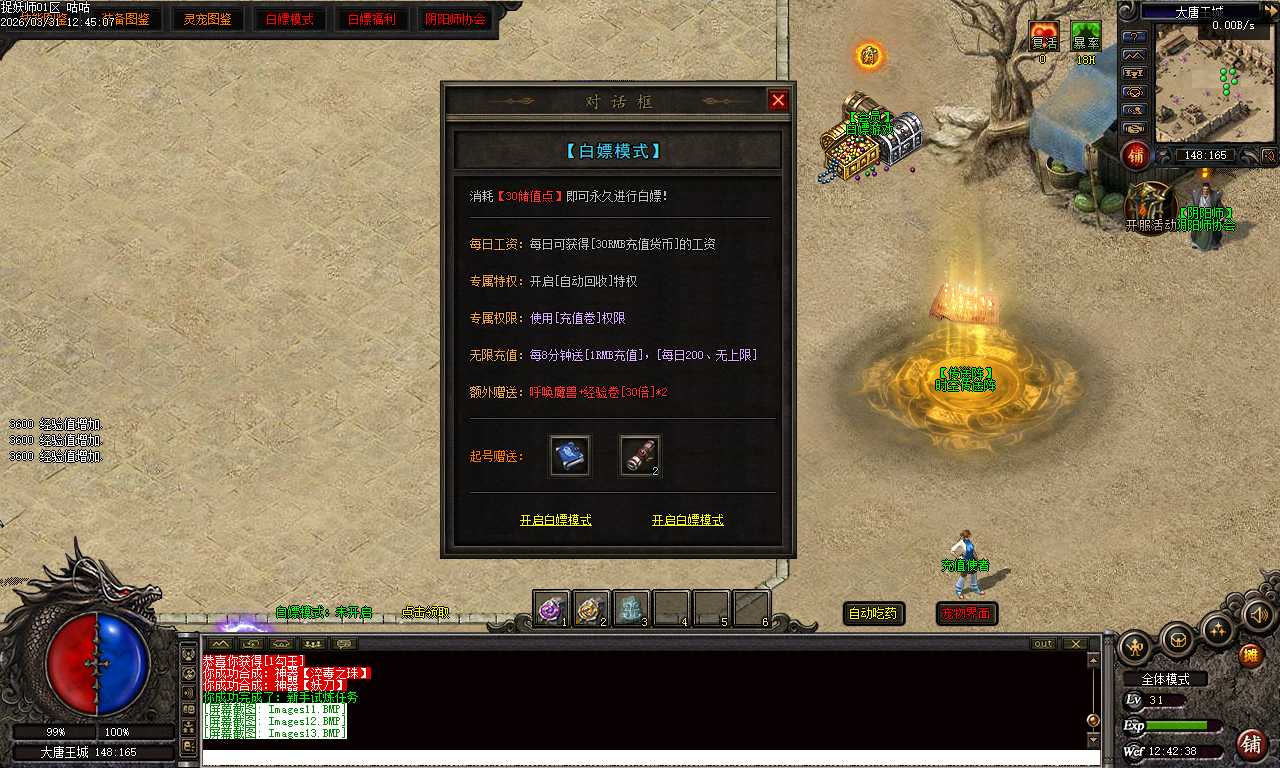Select the blue scroll gift item slot
Image resolution: width=1280 pixels, height=768 pixels.
[x=570, y=456]
